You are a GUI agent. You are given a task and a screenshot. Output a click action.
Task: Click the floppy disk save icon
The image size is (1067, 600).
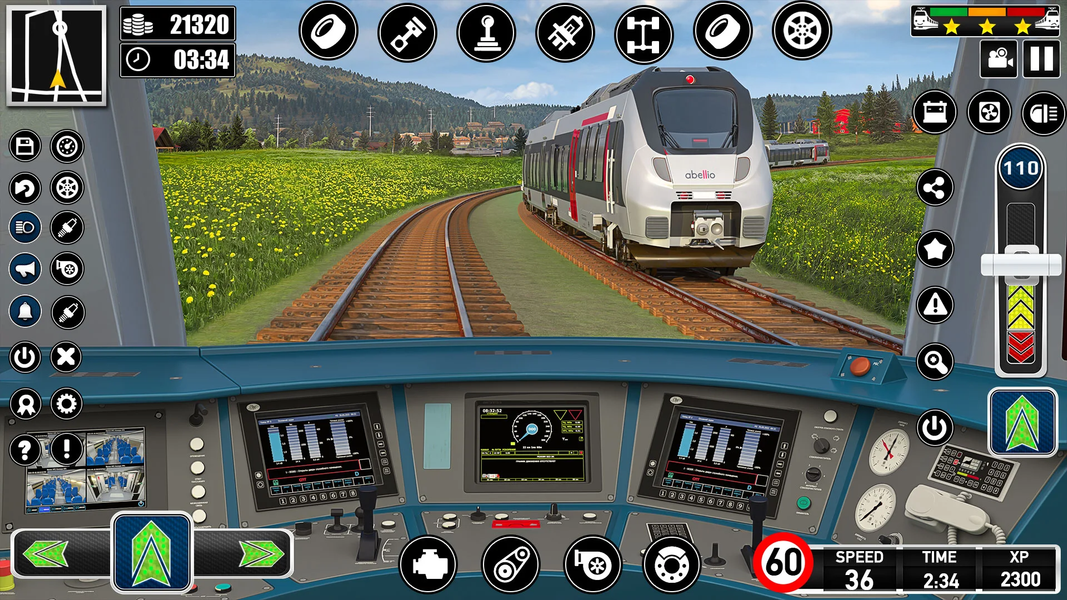point(25,147)
